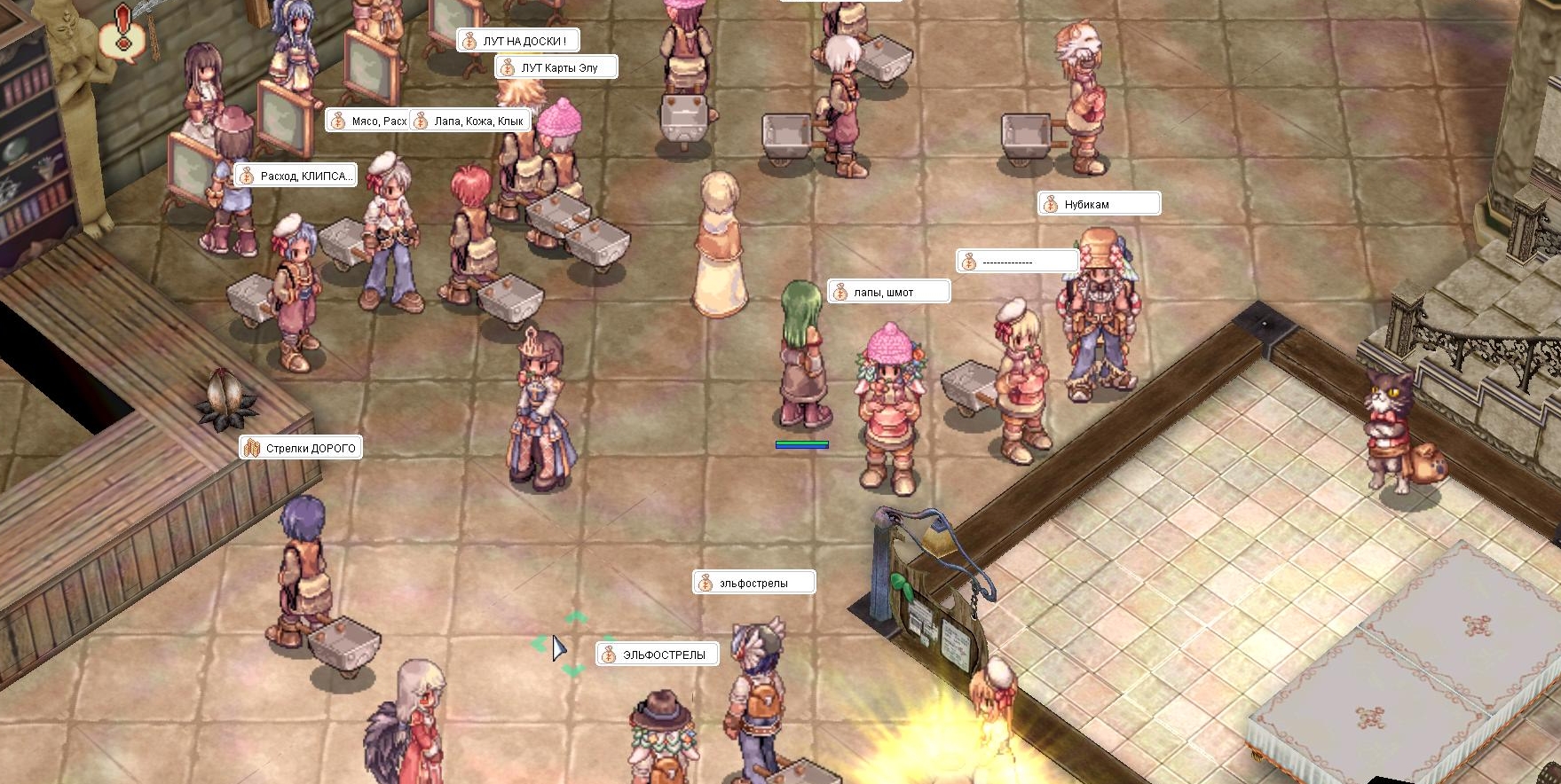The height and width of the screenshot is (784, 1561).
Task: Open the "лапы, шмот" vendor shop
Action: coord(888,292)
